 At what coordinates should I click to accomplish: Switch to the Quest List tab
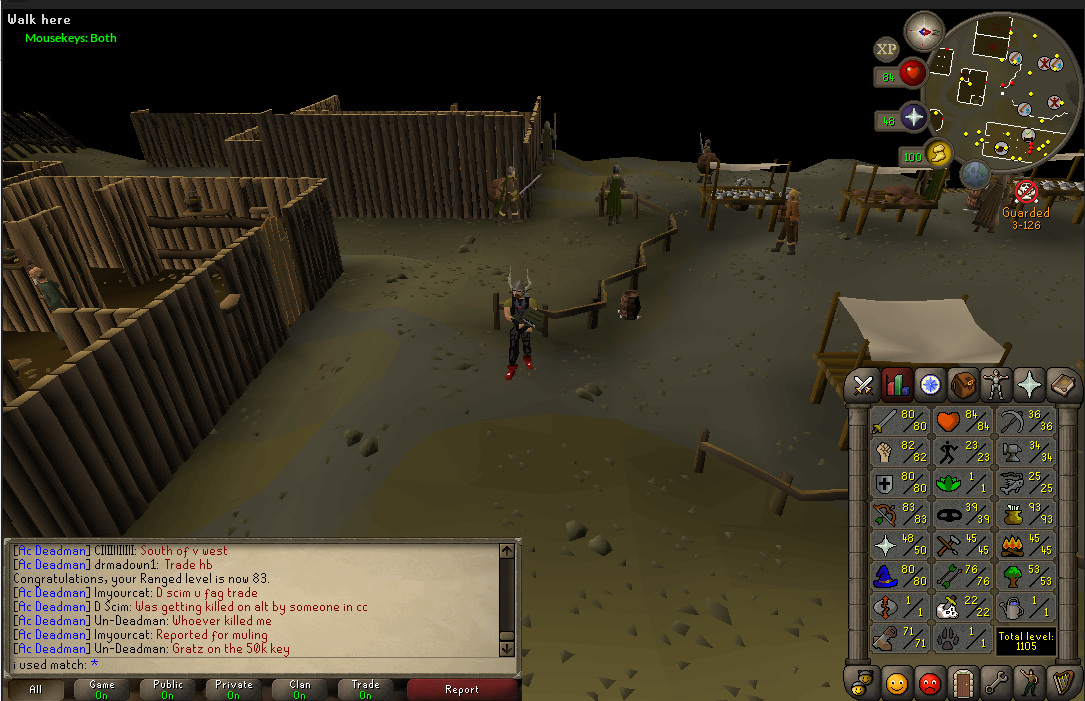[x=931, y=384]
